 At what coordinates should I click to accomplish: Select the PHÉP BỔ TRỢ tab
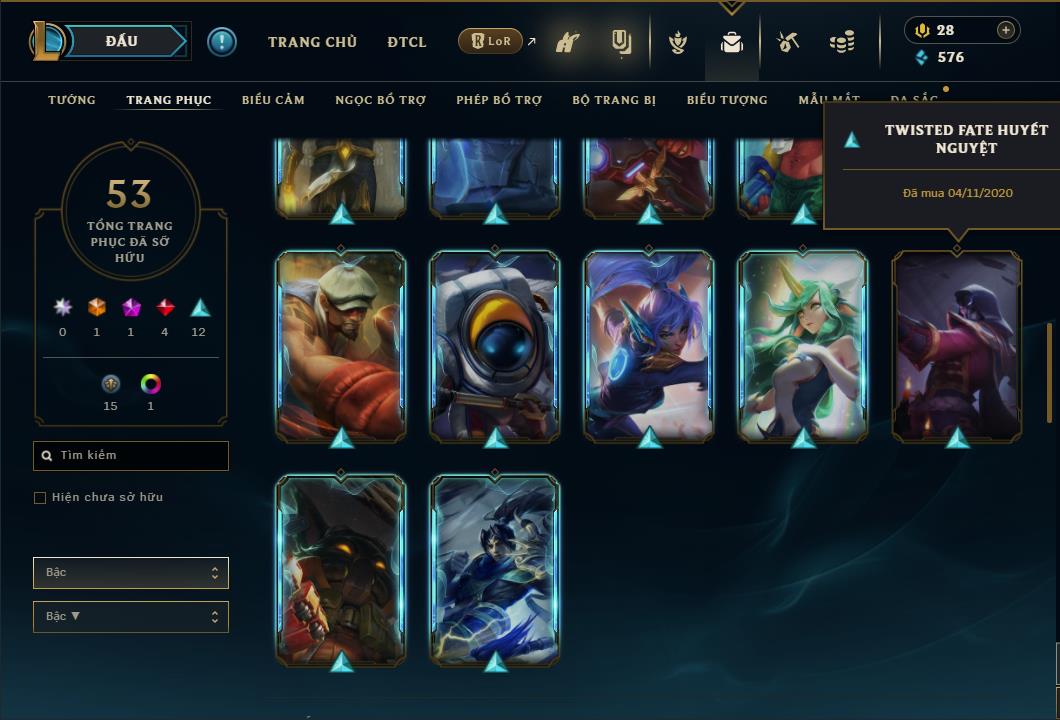coord(499,100)
